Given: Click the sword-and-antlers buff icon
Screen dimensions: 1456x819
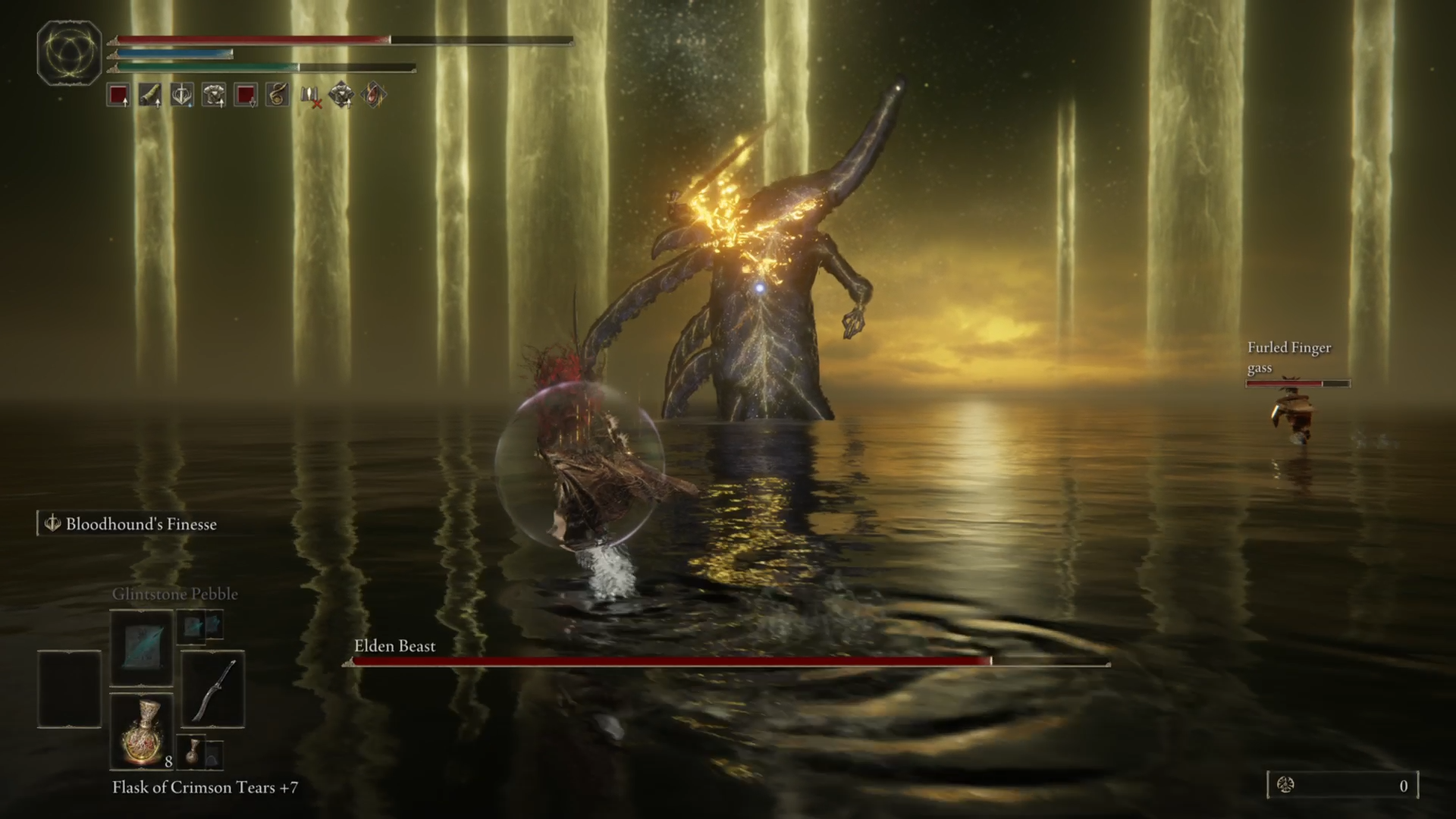Looking at the screenshot, I should point(182,96).
